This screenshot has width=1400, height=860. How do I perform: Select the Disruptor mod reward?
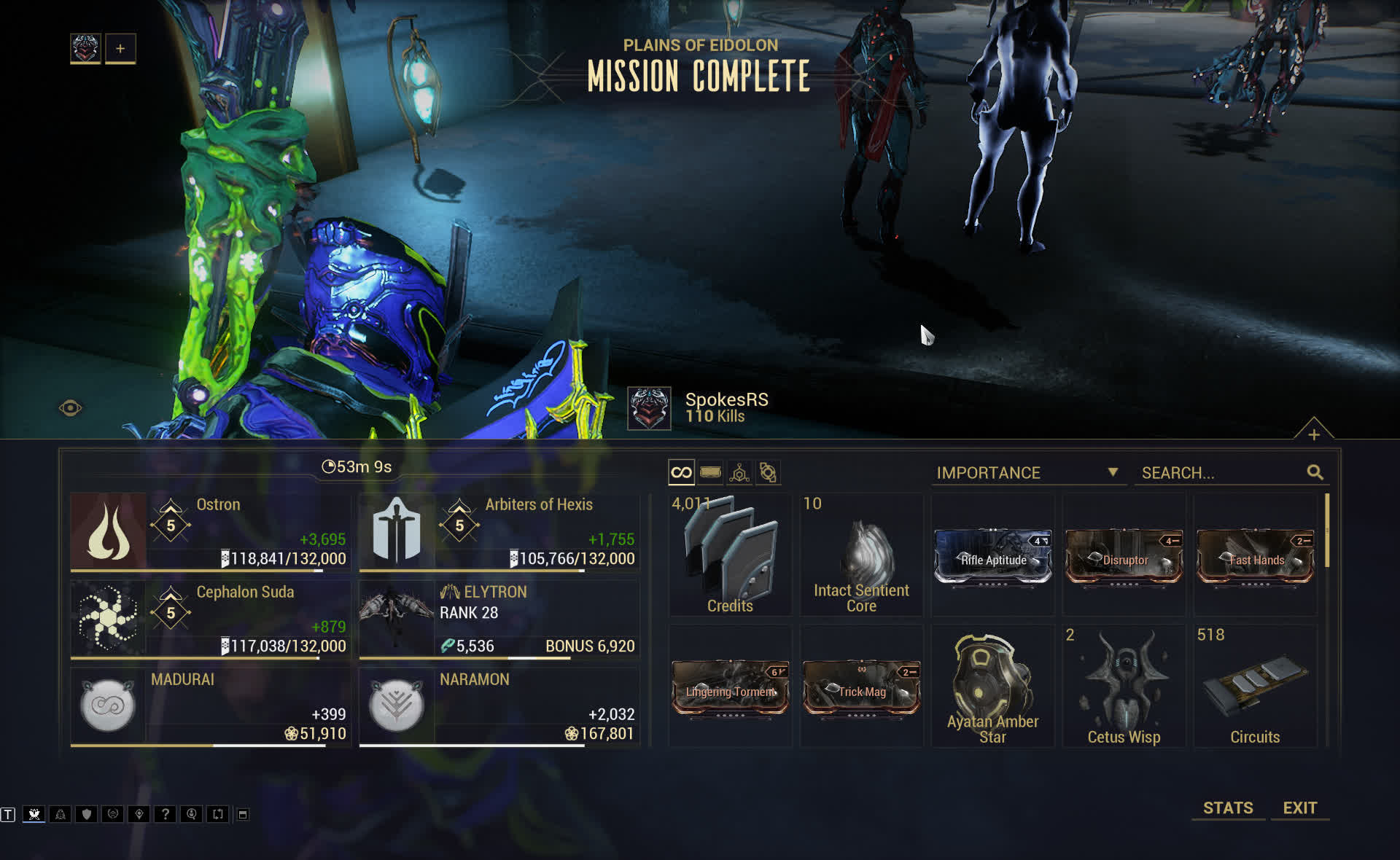click(1124, 557)
